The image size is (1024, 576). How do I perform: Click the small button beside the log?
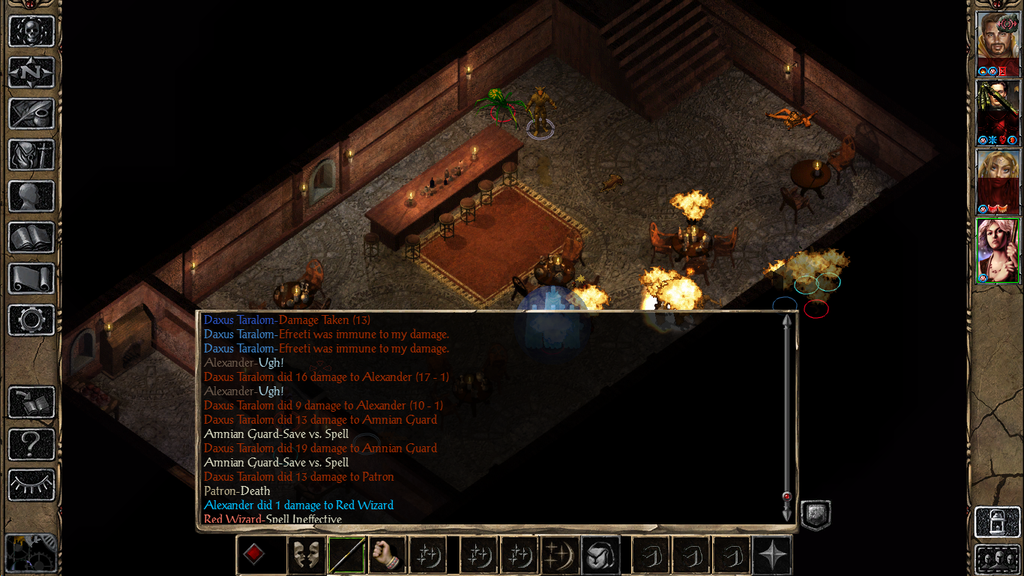(x=815, y=514)
